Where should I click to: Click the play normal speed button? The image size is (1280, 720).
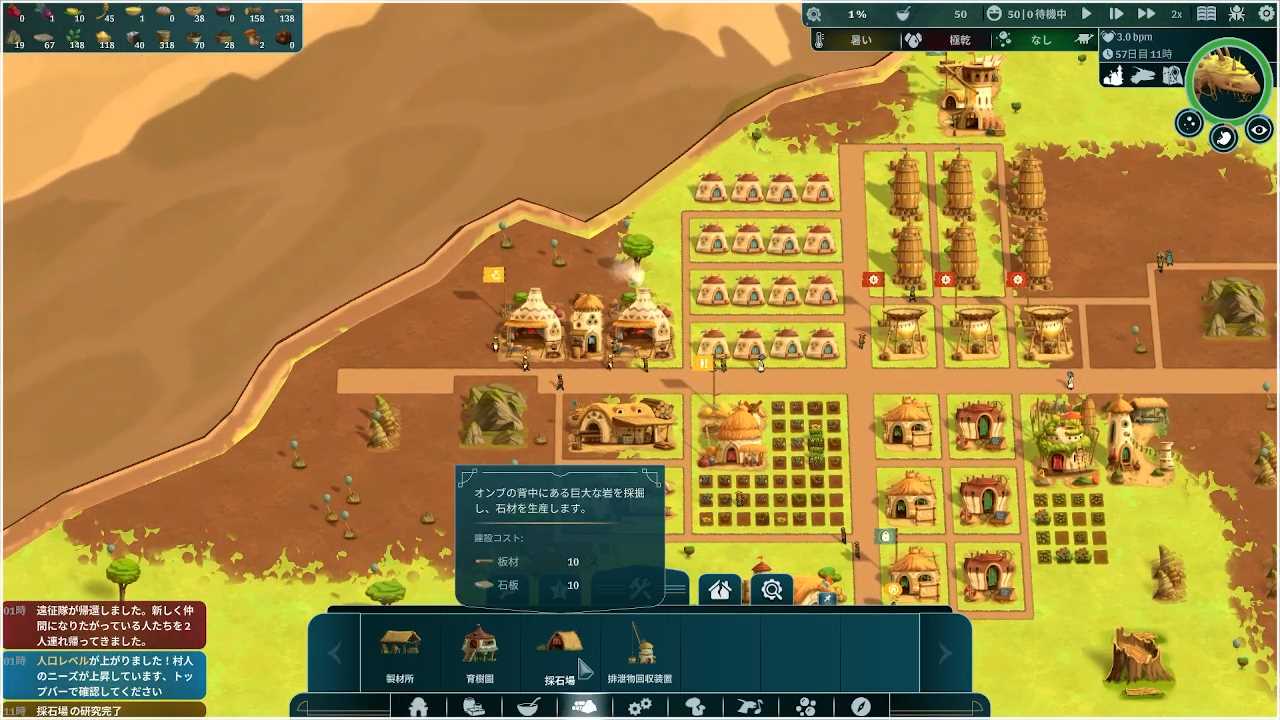pyautogui.click(x=1087, y=14)
